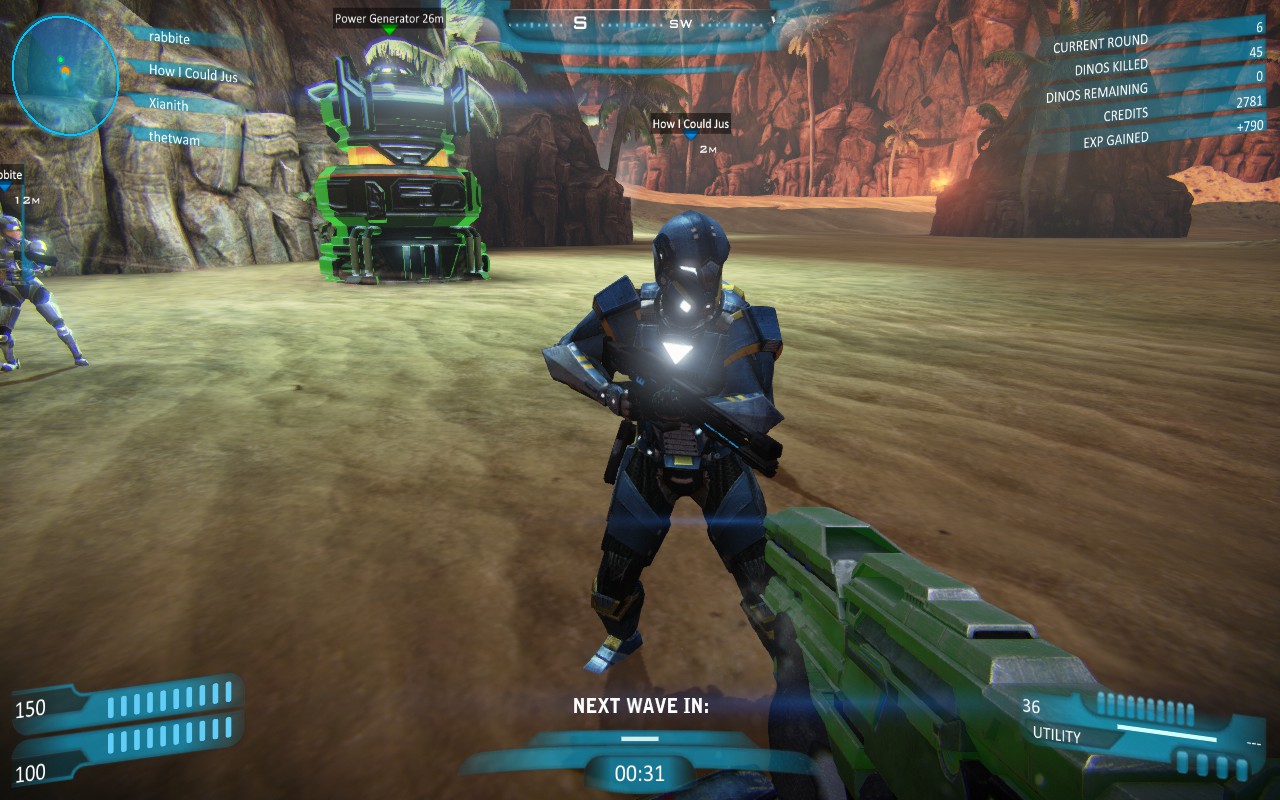Click the teammate nameplate showing 2m

(690, 124)
